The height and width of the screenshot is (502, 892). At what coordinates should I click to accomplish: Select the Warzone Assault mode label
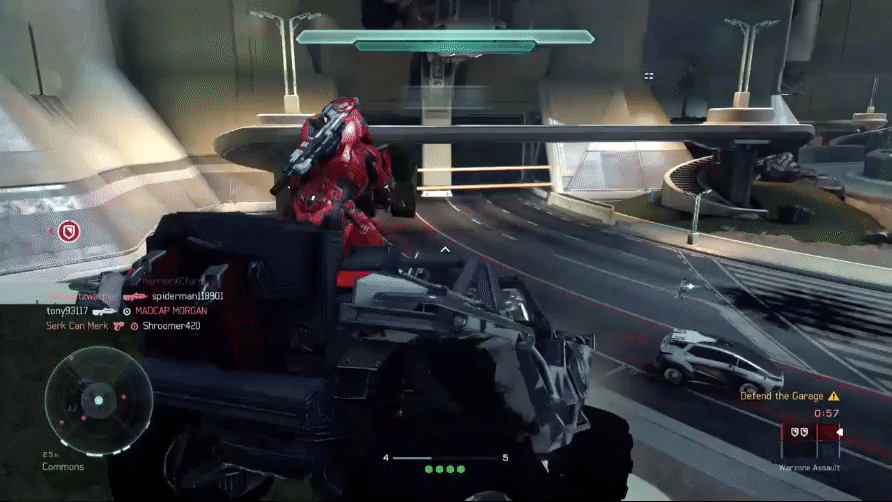click(811, 467)
